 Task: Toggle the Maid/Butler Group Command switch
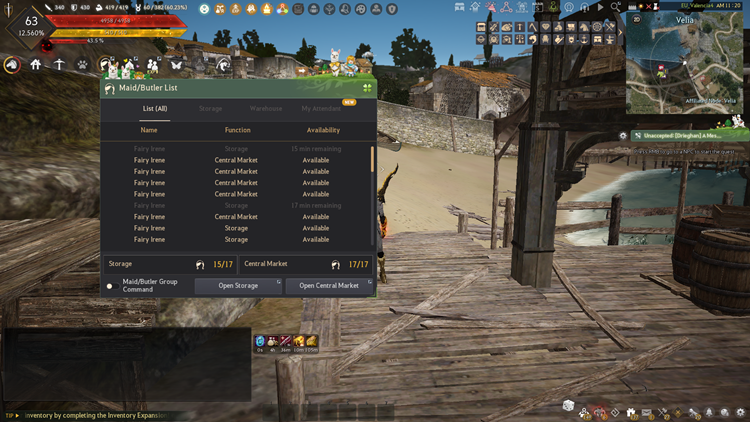pyautogui.click(x=110, y=286)
